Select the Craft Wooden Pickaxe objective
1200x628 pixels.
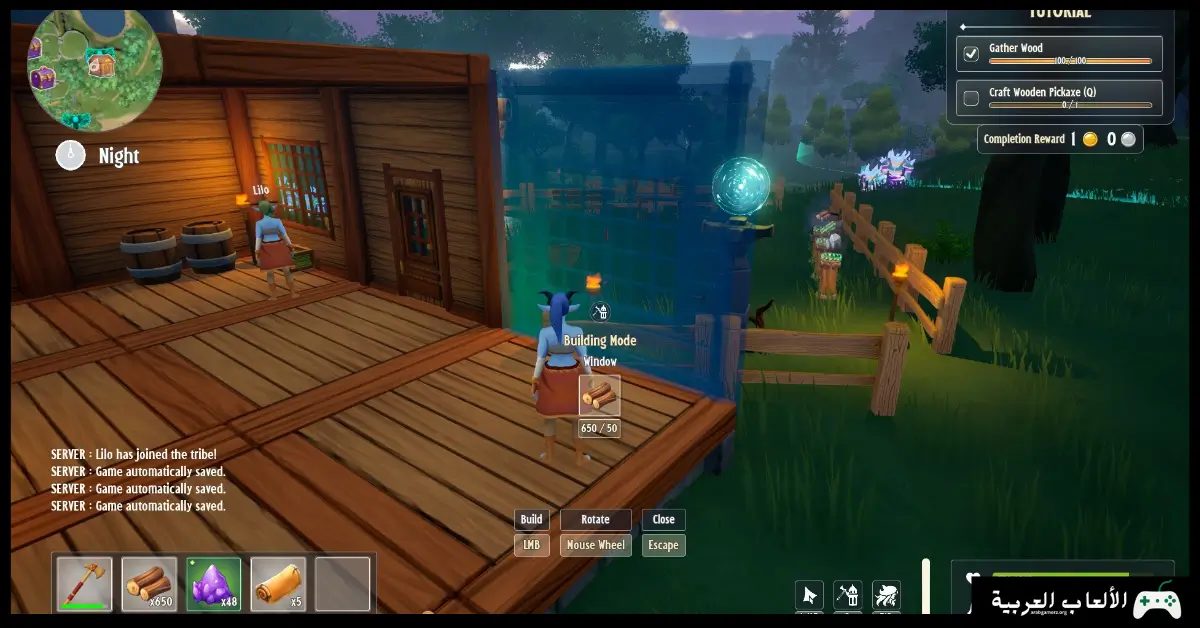pyautogui.click(x=1059, y=97)
